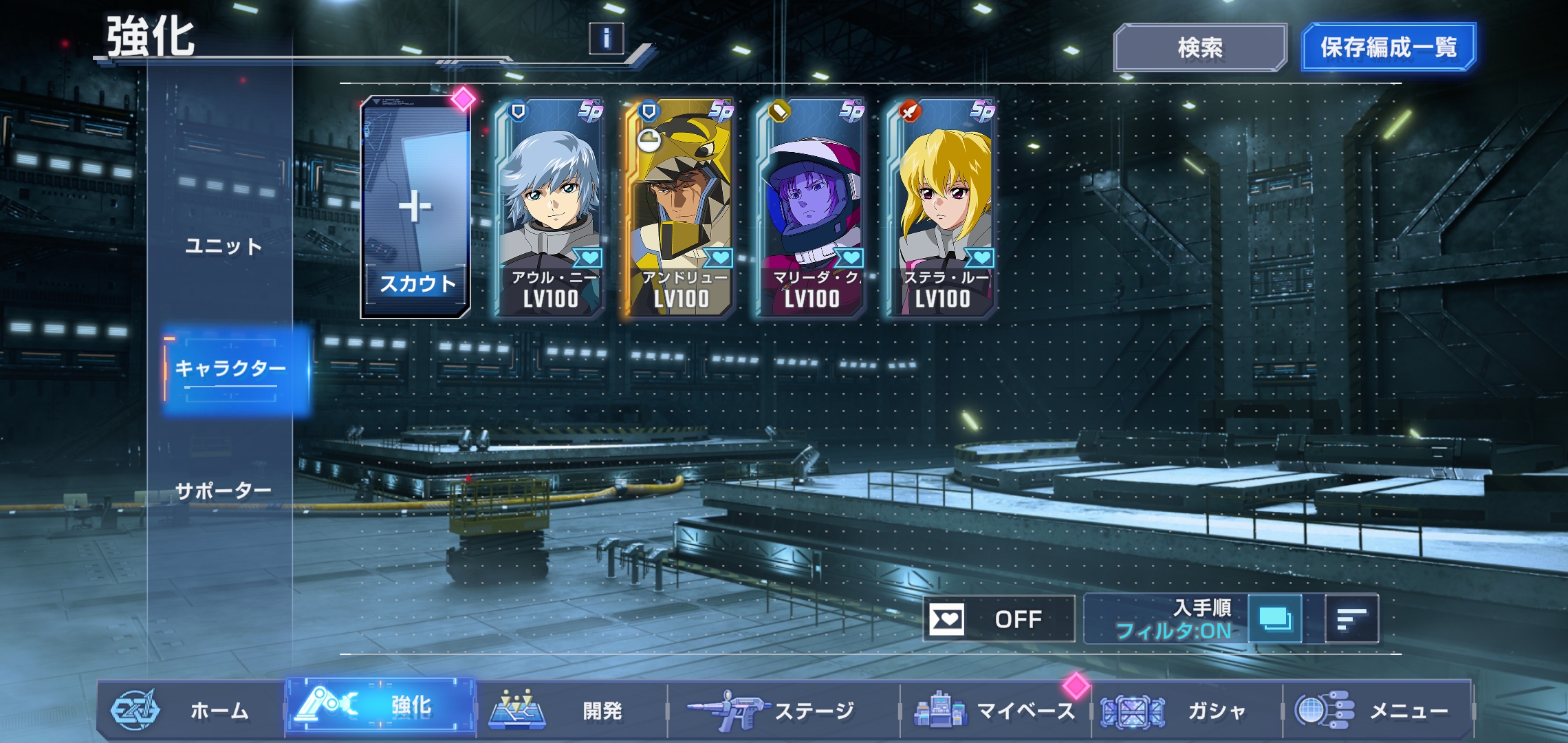Image resolution: width=1568 pixels, height=743 pixels.
Task: Switch to the キャラクター tab
Action: [231, 369]
